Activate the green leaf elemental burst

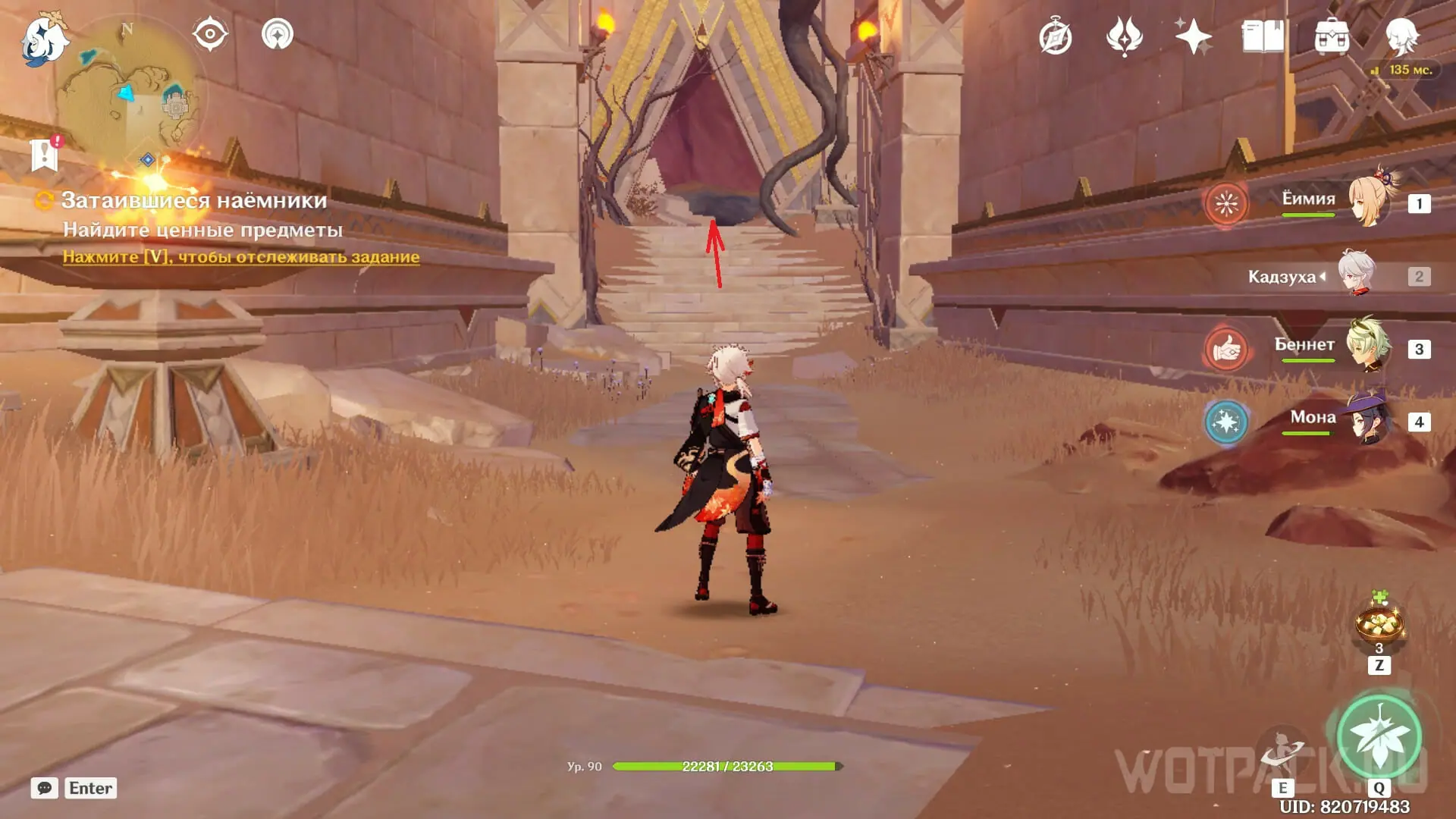click(1379, 736)
